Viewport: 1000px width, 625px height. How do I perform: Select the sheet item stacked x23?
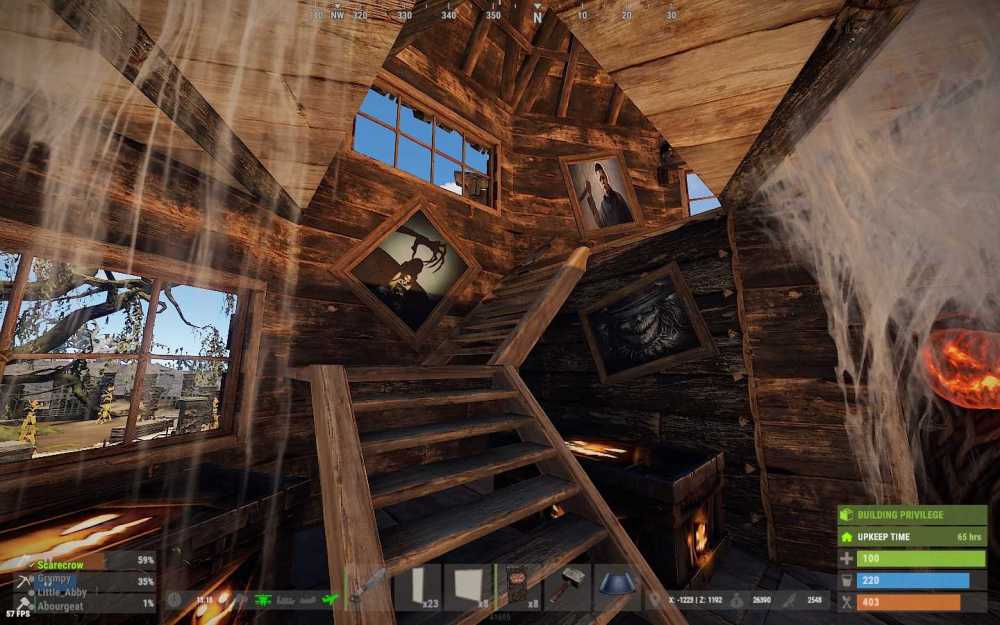click(x=417, y=586)
